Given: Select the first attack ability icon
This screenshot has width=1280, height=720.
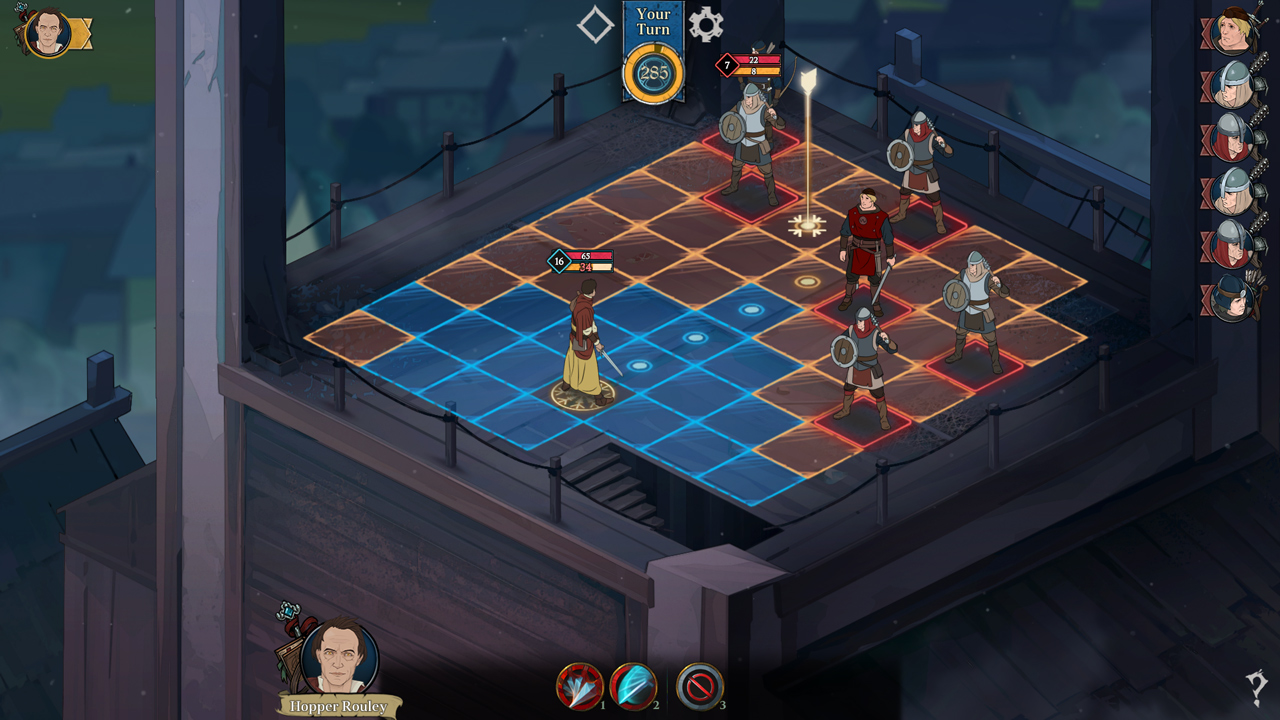Looking at the screenshot, I should pyautogui.click(x=581, y=688).
